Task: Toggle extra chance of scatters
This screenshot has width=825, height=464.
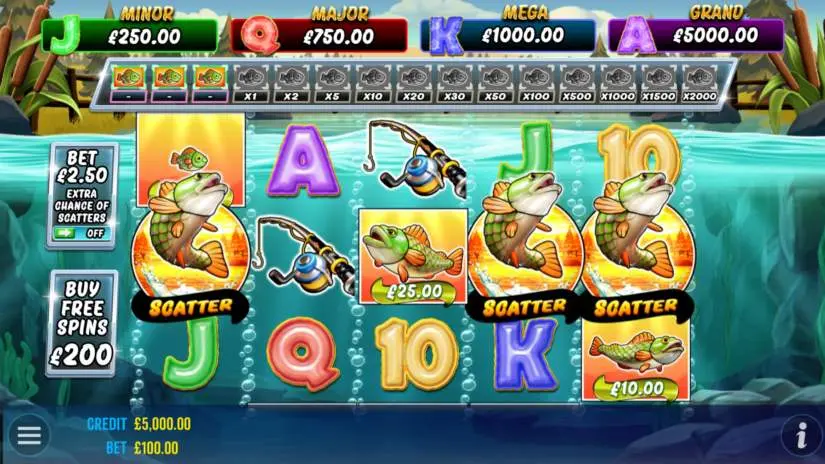Action: [82, 232]
